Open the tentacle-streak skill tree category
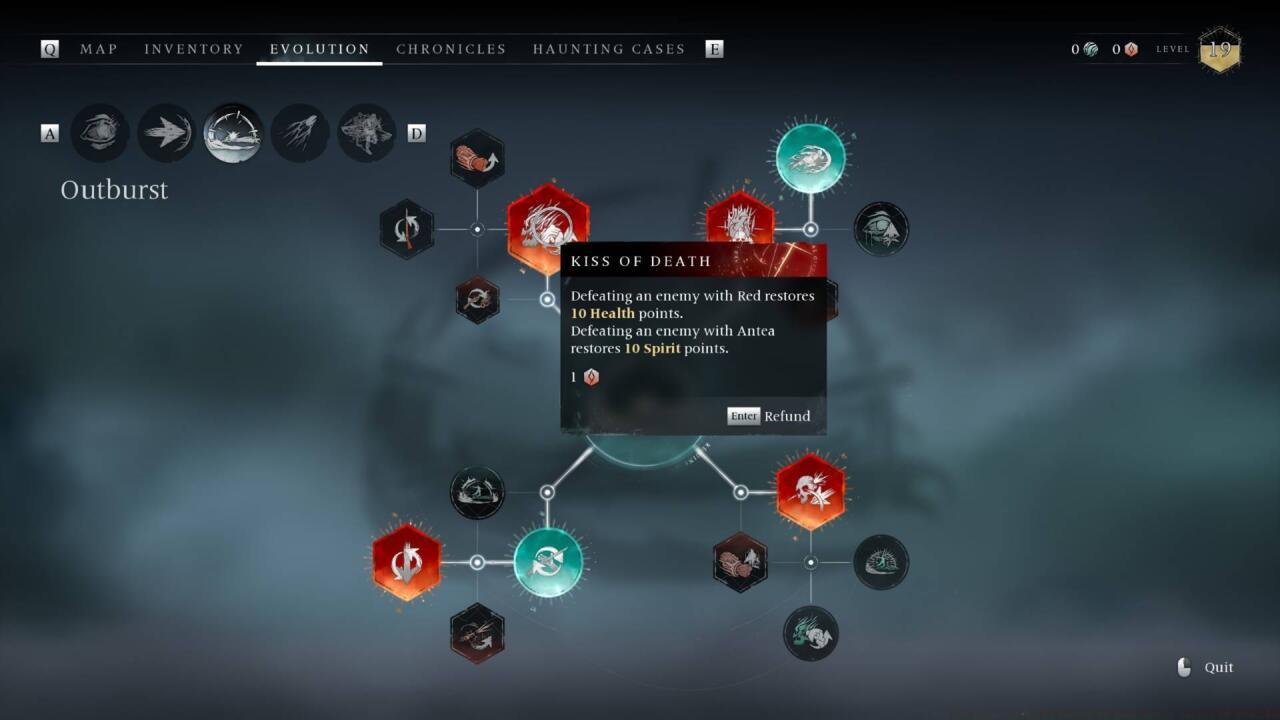The height and width of the screenshot is (720, 1280). [300, 133]
